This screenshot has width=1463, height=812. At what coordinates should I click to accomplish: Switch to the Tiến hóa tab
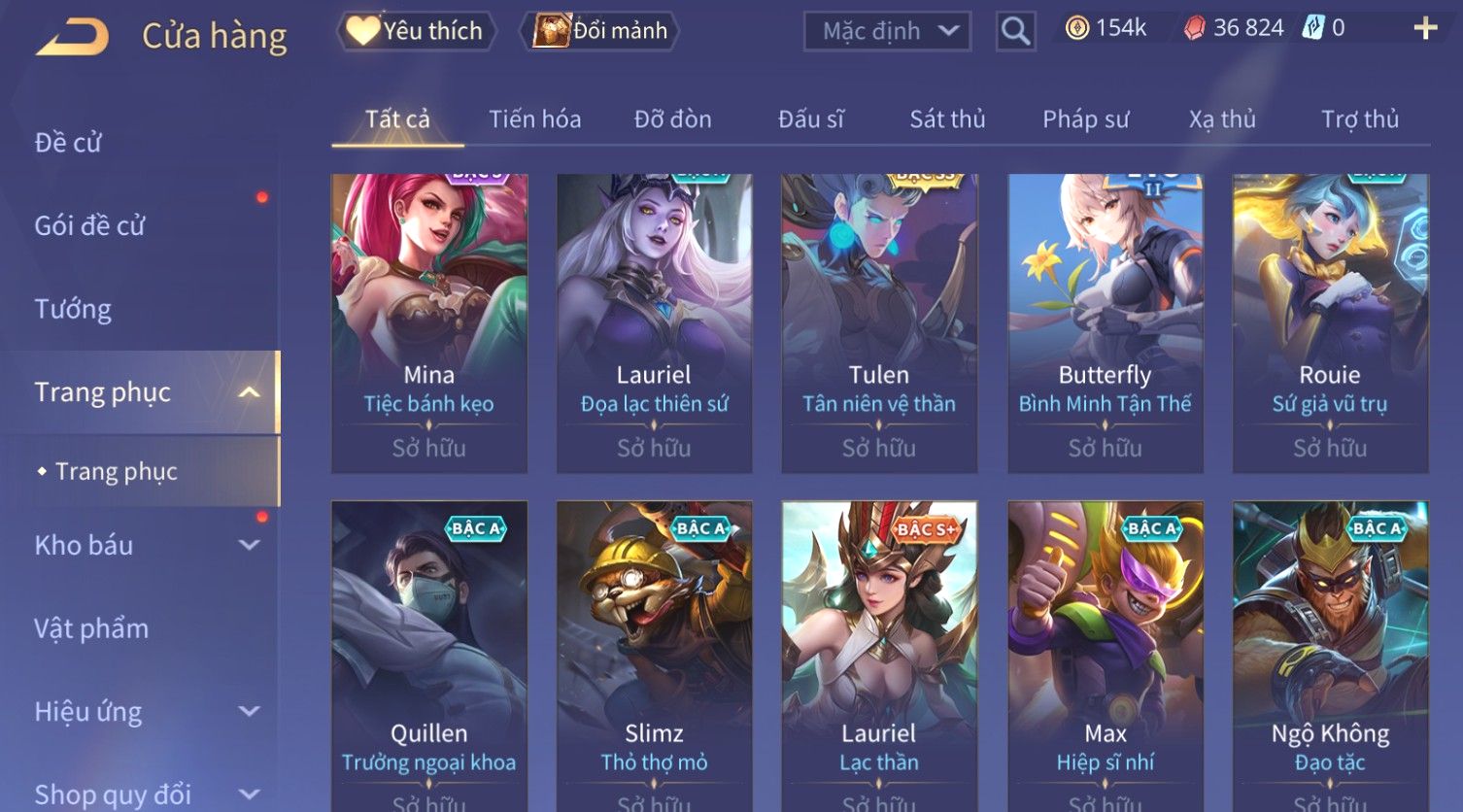[x=534, y=119]
